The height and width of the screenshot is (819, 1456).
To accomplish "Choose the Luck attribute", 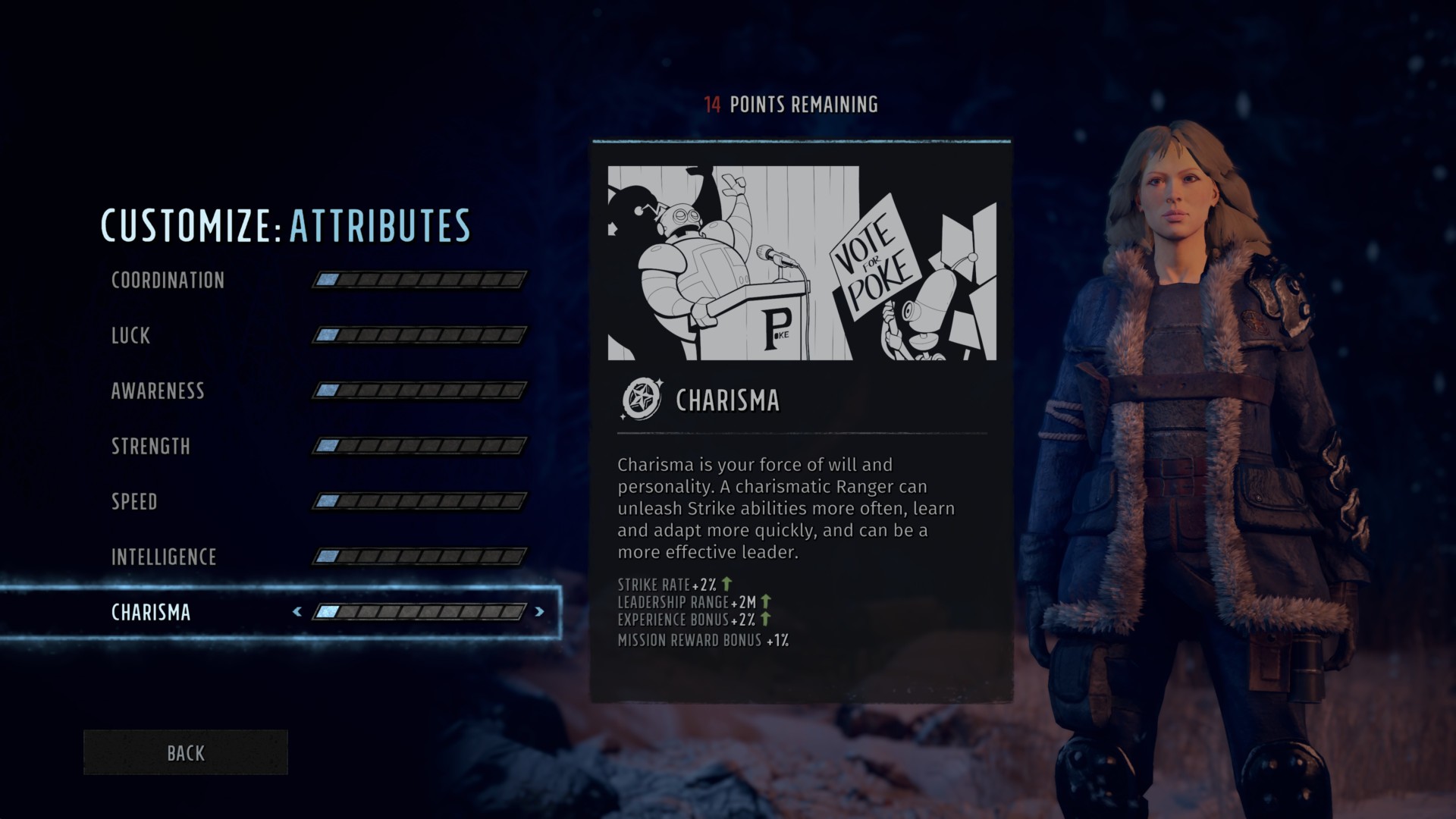I will coord(130,335).
